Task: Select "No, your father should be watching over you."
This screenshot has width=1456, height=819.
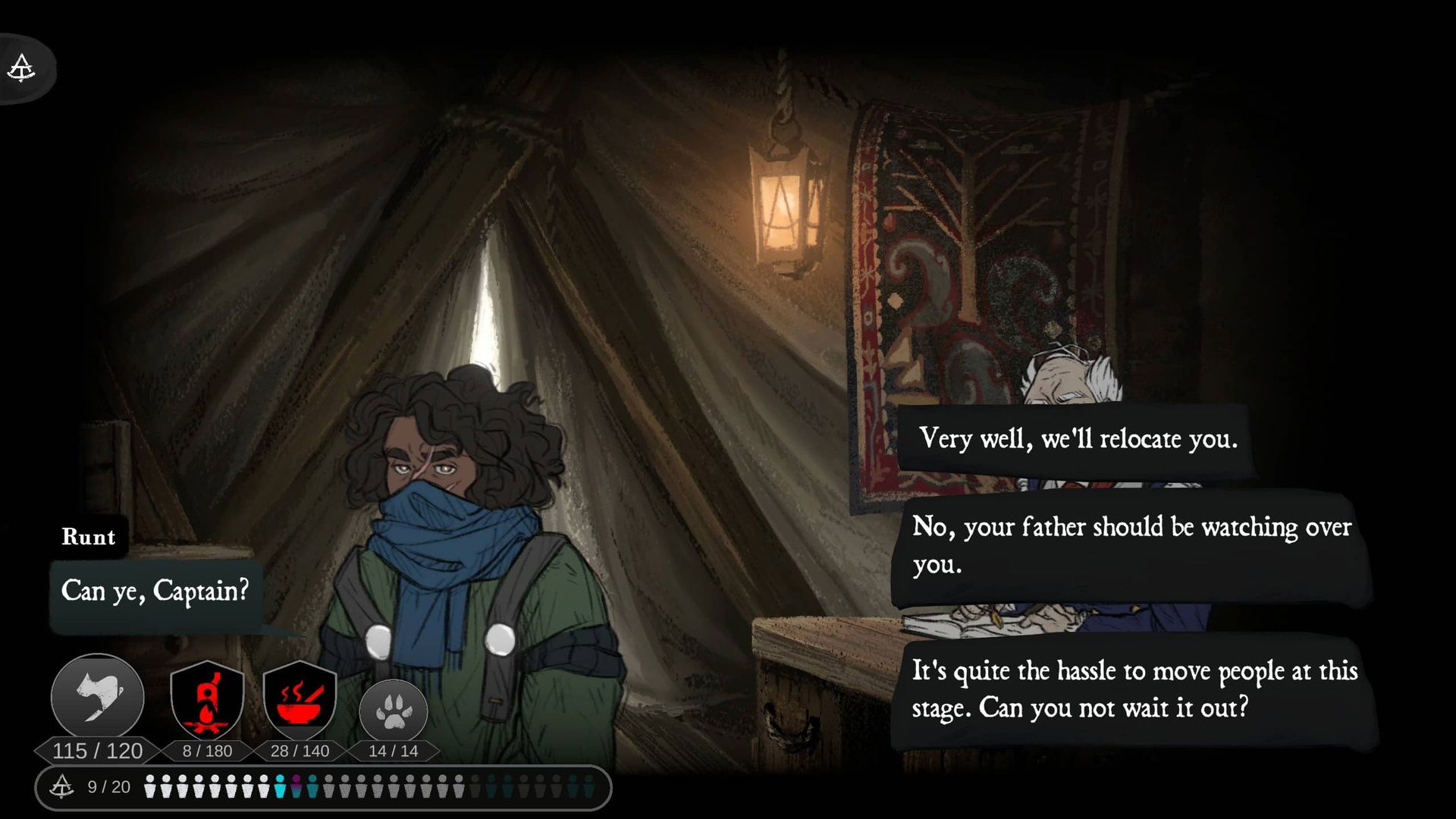Action: point(1131,544)
